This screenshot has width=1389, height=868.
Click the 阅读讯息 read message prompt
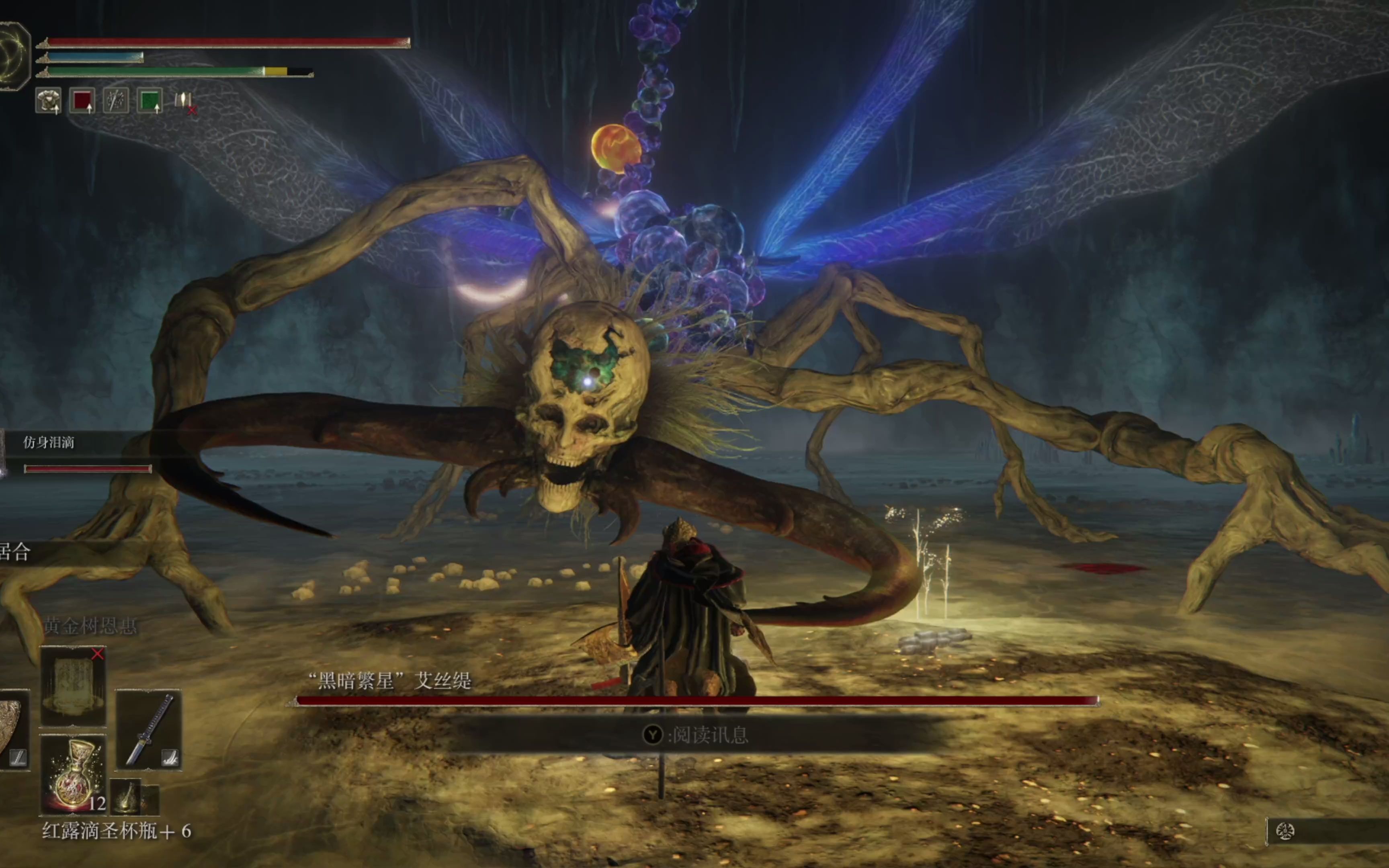coord(696,735)
